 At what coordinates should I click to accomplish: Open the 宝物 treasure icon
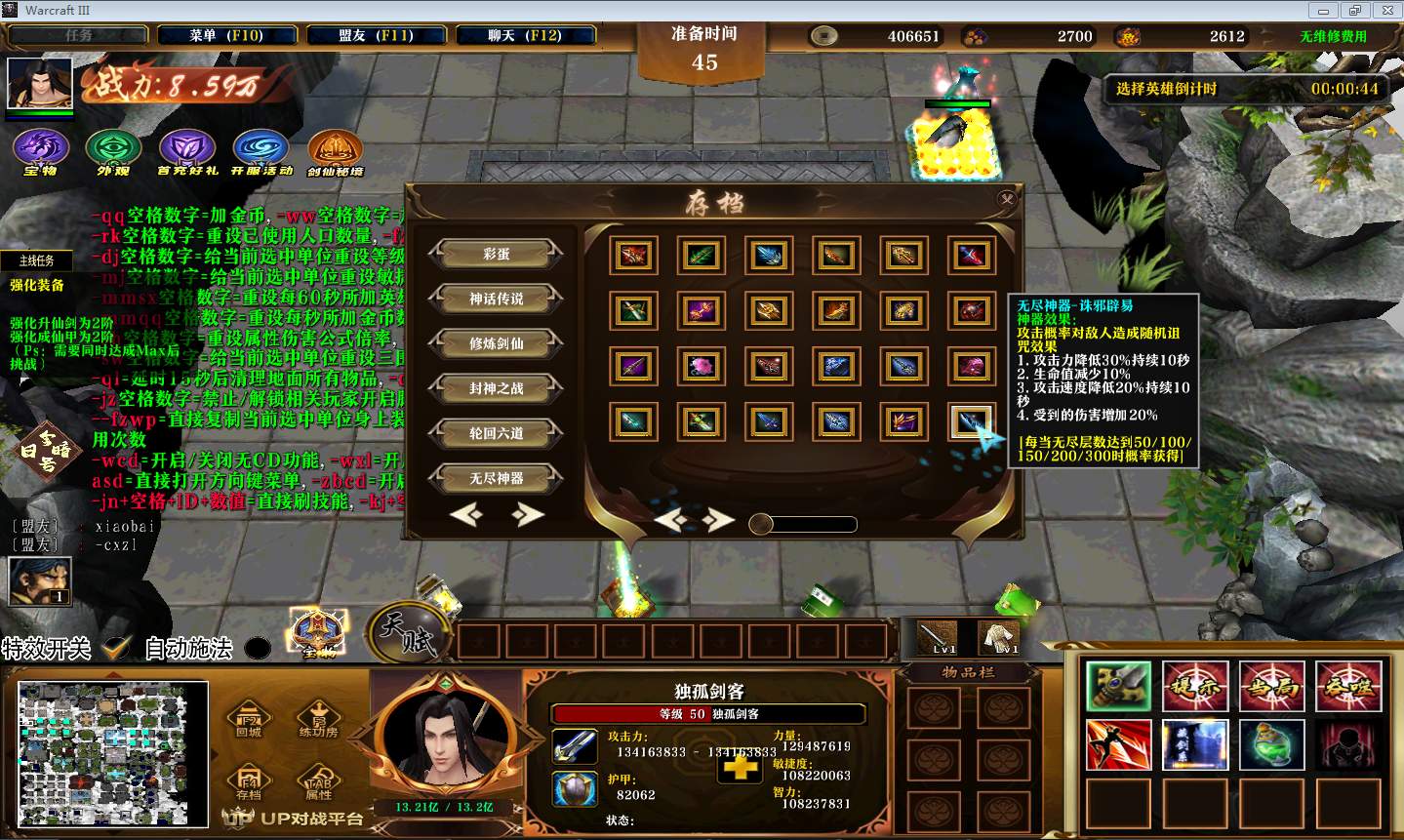click(40, 150)
